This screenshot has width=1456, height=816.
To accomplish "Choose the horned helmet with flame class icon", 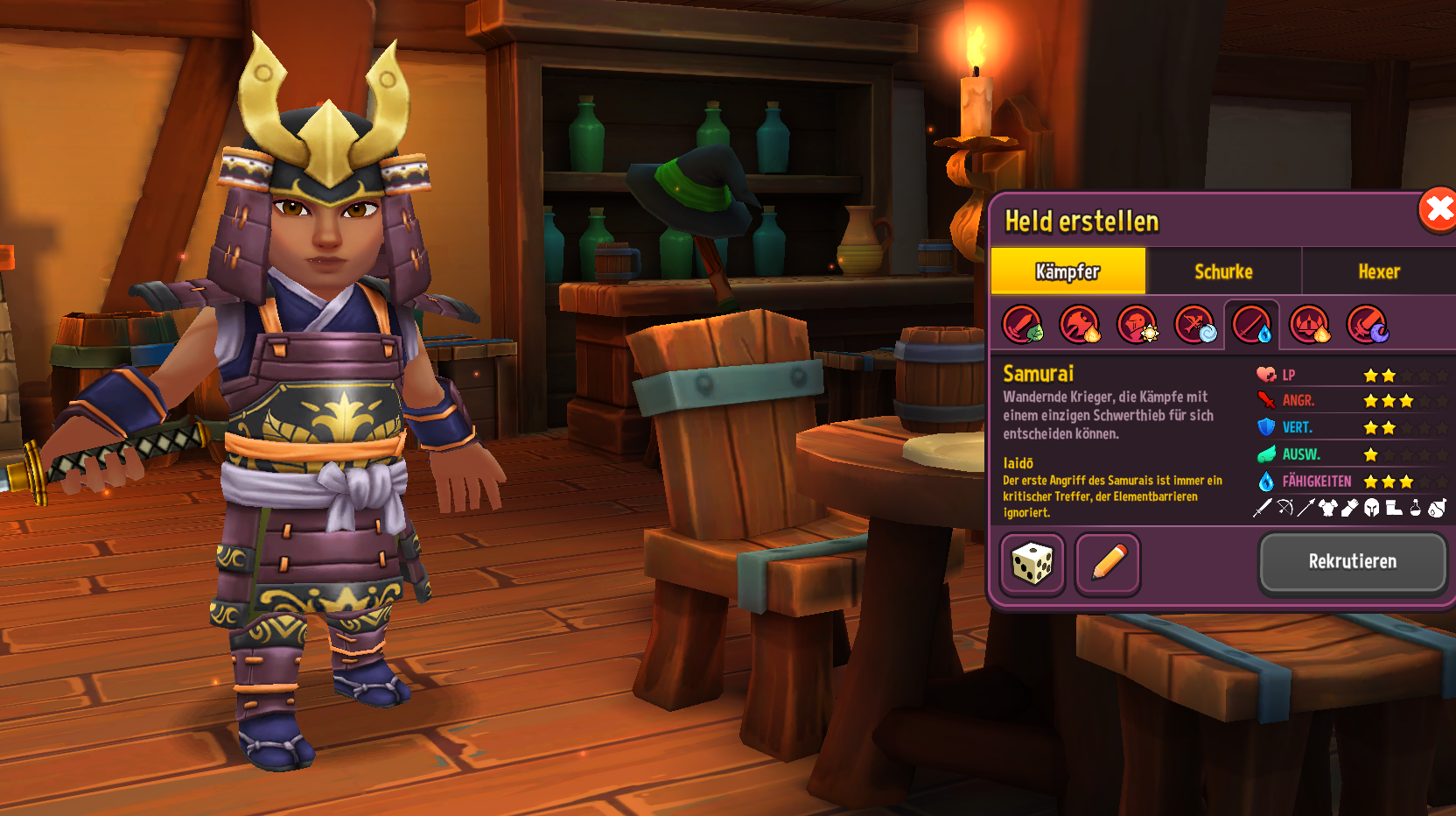I will pos(1310,325).
